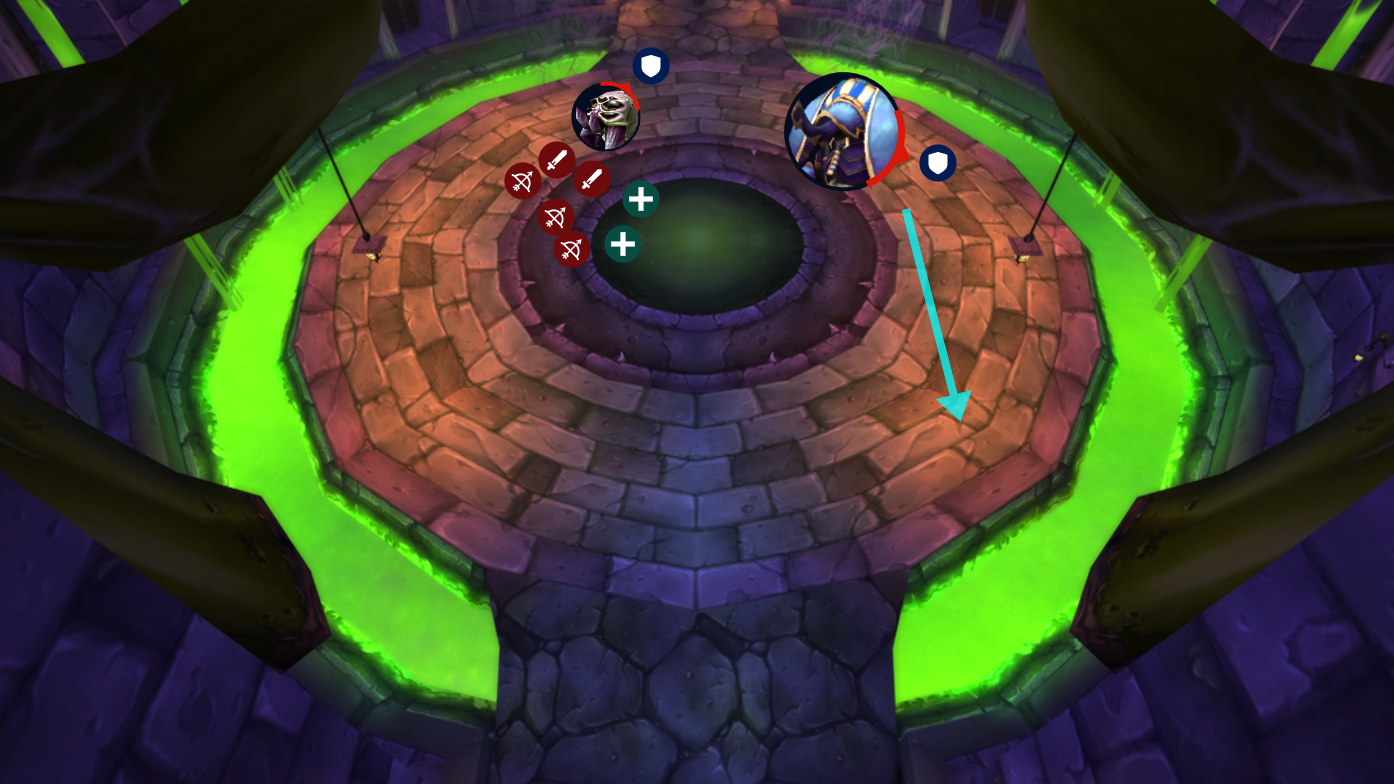Click the red health arc on the boss portrait
1394x784 pixels.
point(899,140)
